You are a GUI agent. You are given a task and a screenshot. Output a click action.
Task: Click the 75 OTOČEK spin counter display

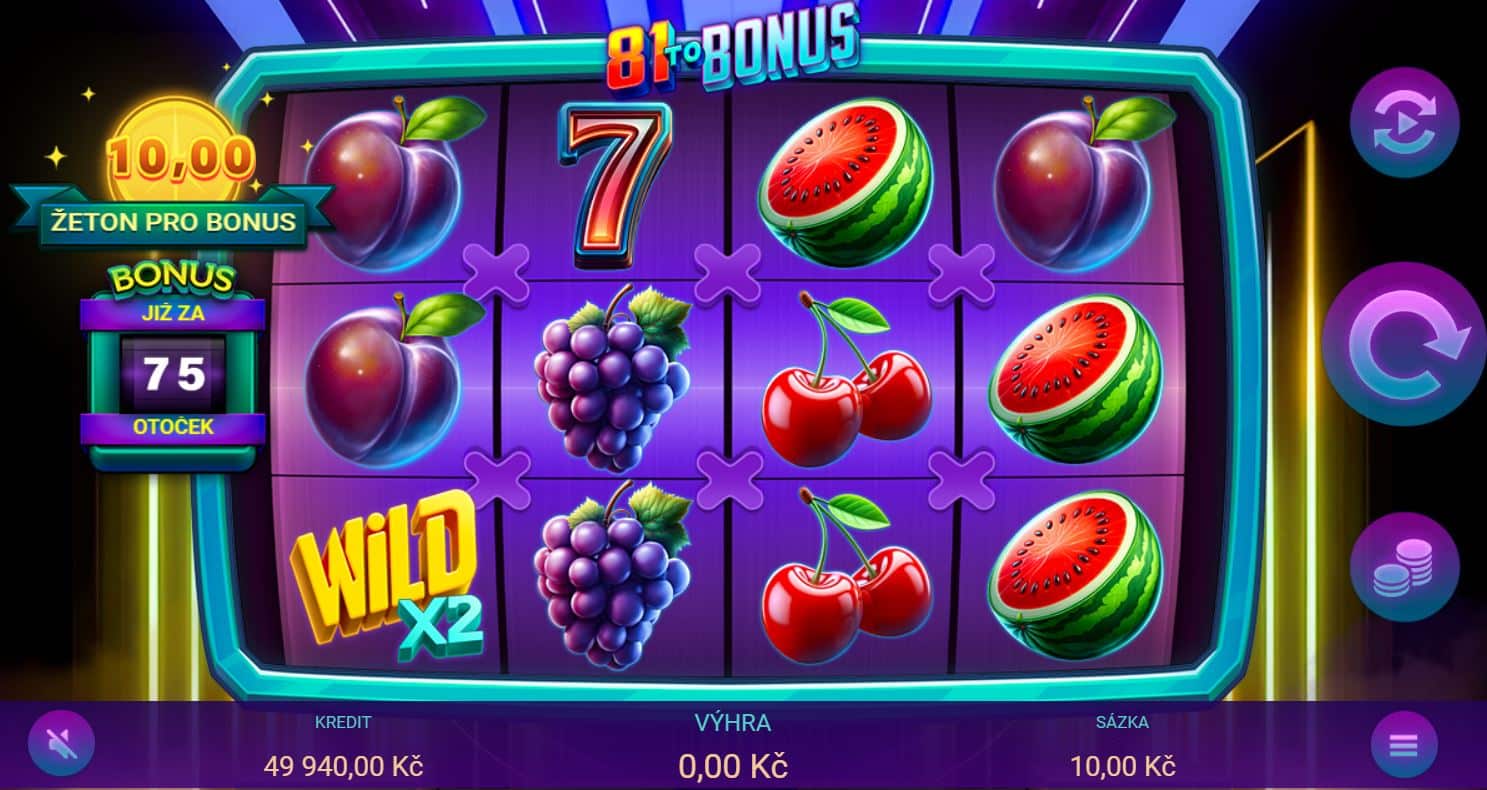(x=173, y=372)
